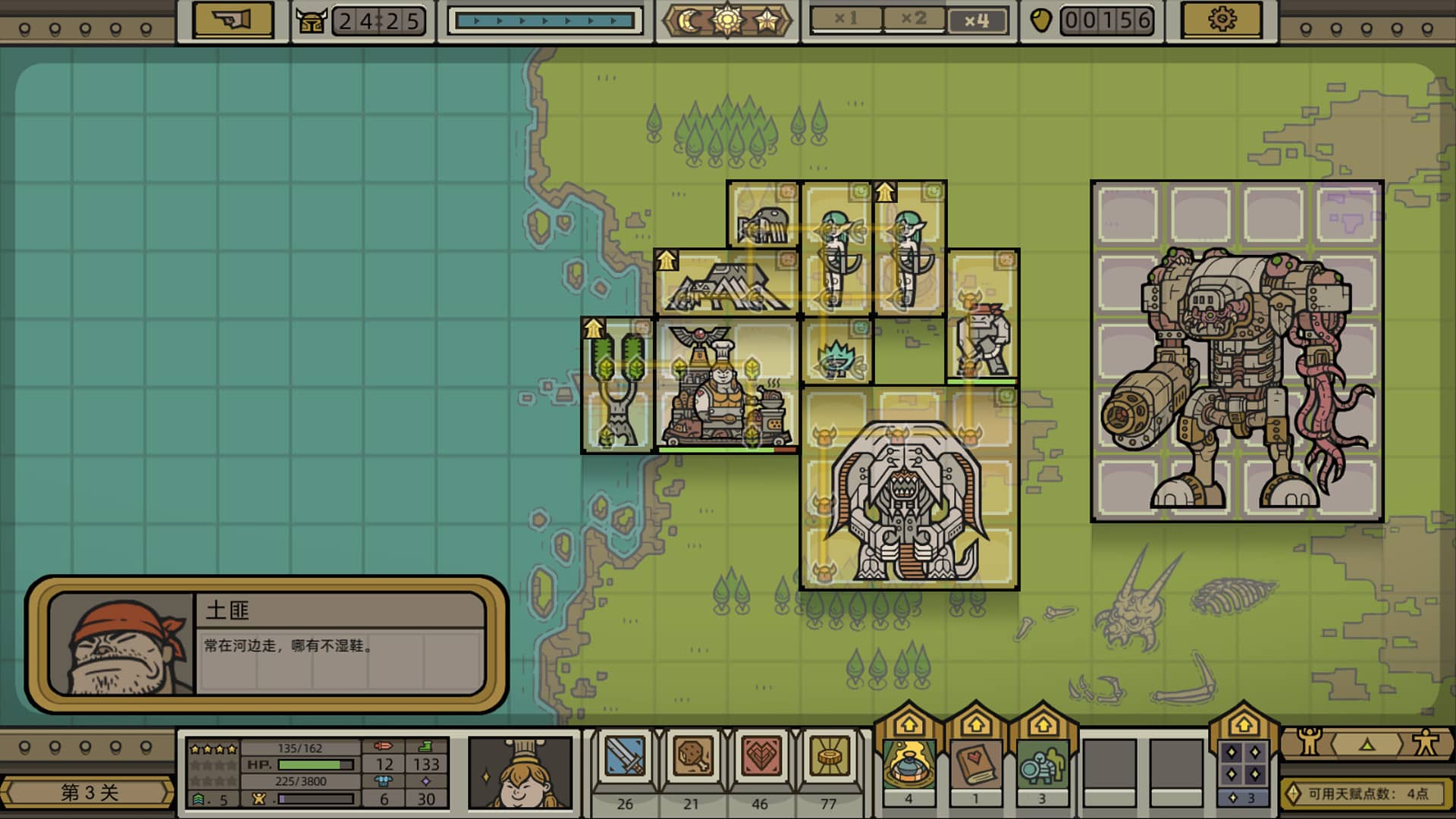Click the bandit dialogue box to continue
1456x819 pixels.
pos(266,645)
